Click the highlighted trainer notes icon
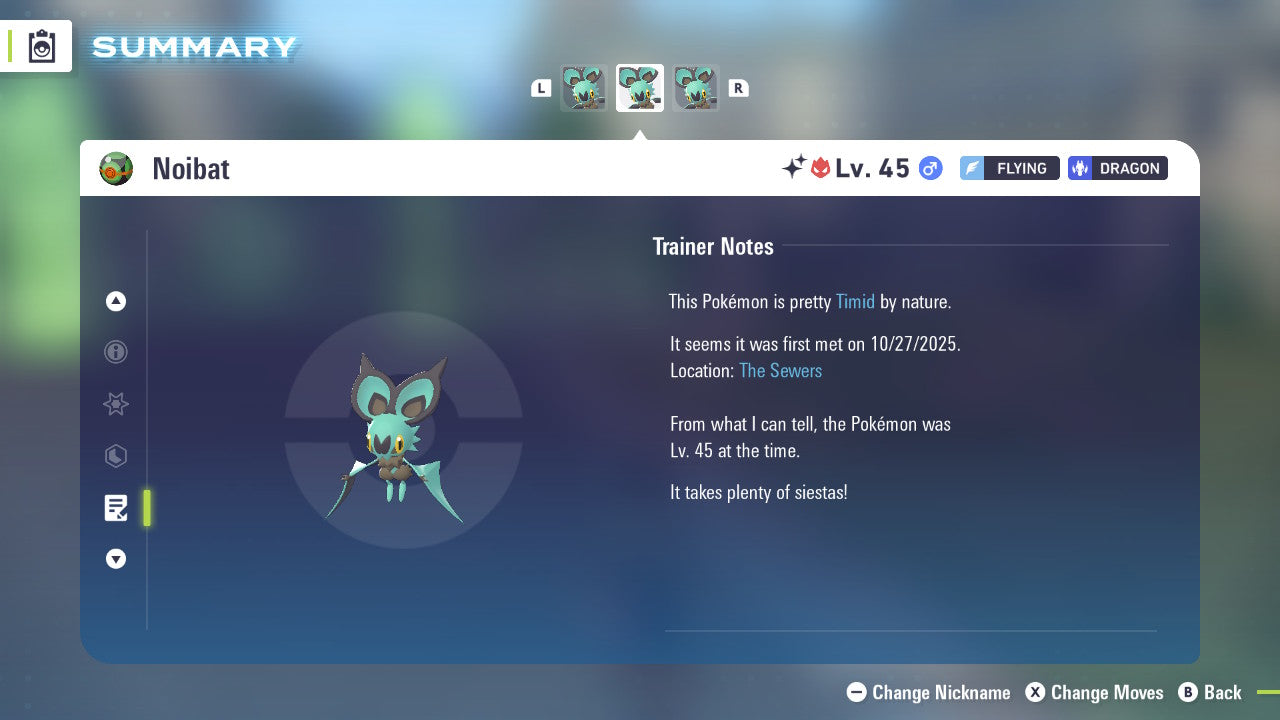The width and height of the screenshot is (1280, 720). tap(115, 508)
